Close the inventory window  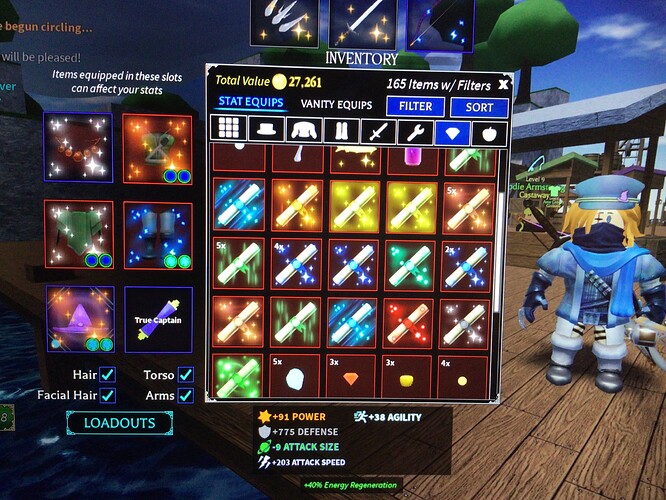503,84
